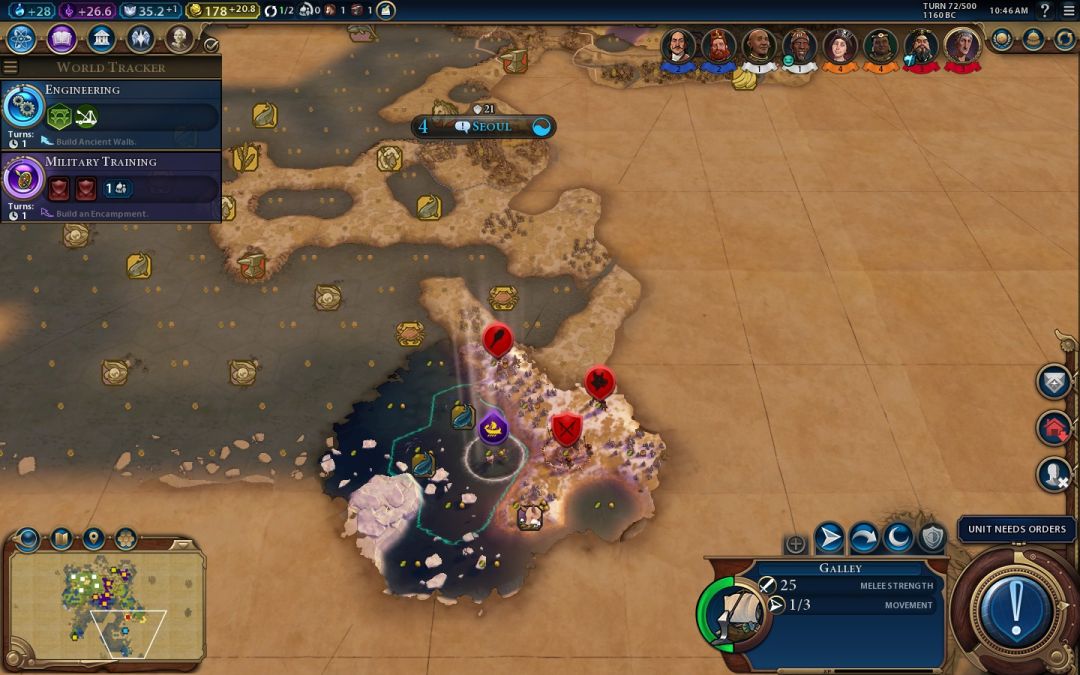Open the map pin tool
This screenshot has width=1080, height=675.
[x=93, y=539]
